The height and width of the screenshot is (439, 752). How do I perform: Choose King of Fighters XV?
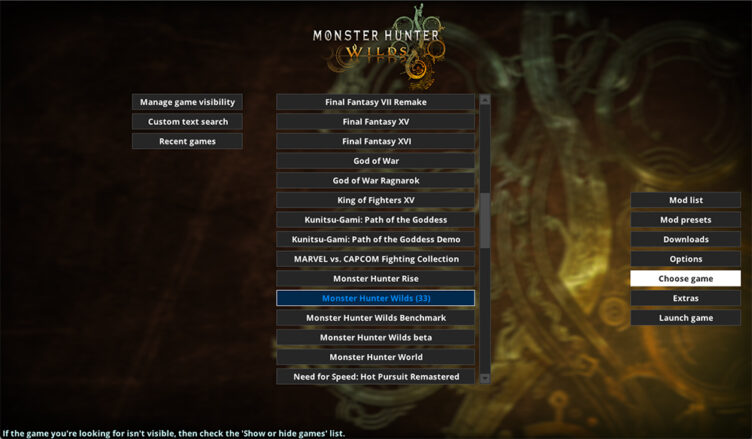pos(375,200)
